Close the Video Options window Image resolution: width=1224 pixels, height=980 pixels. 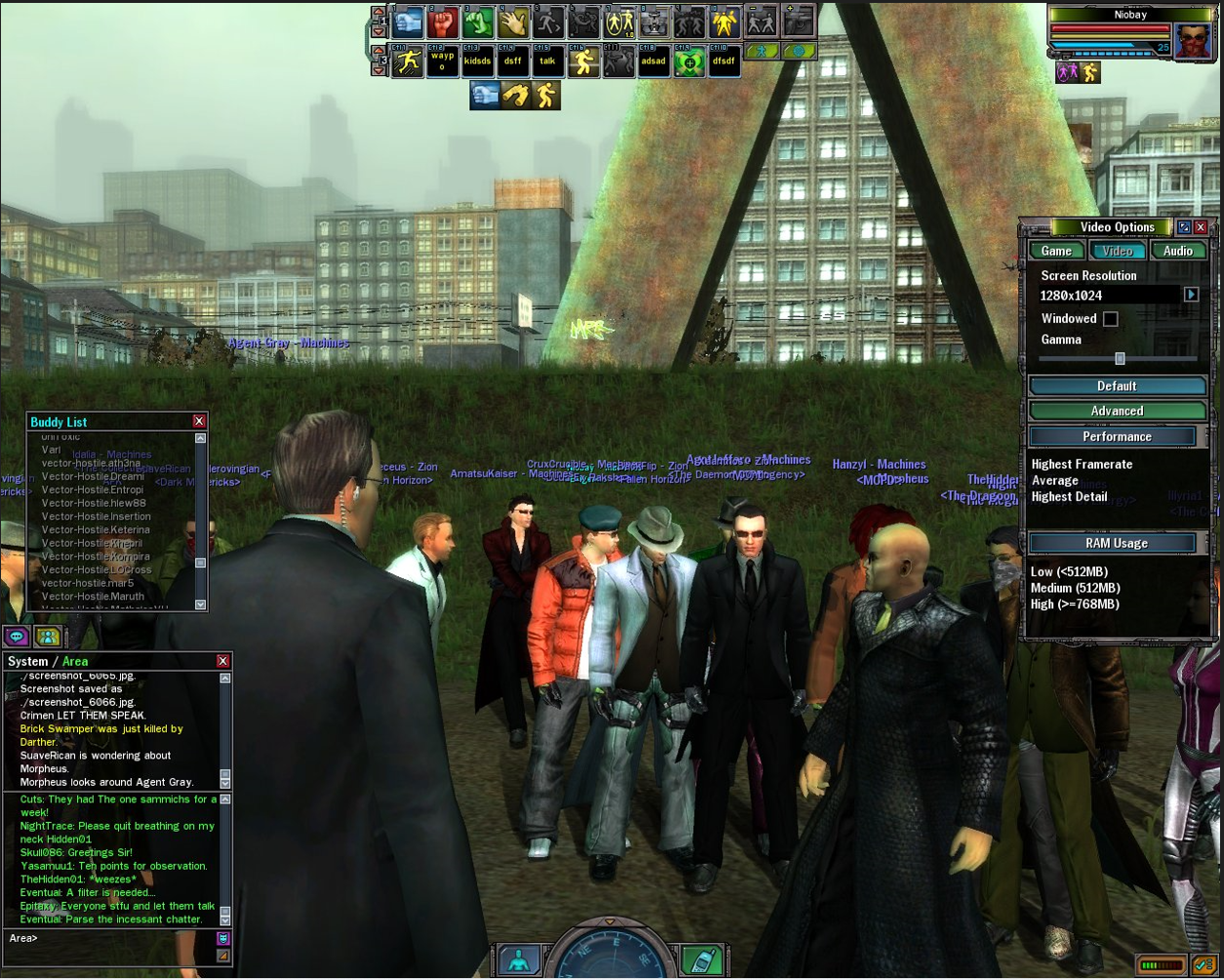pos(1201,227)
